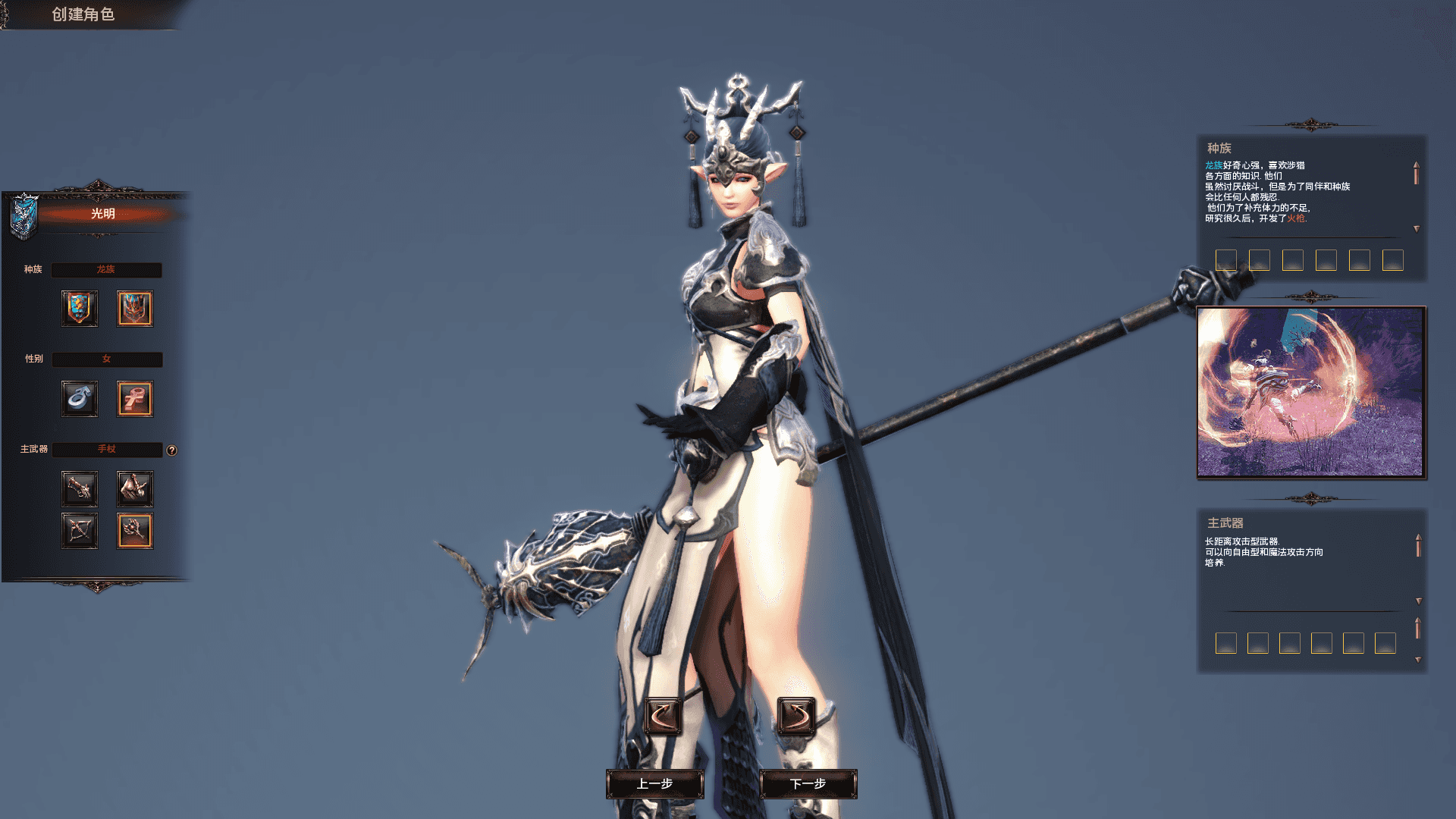Click the skill preview thumbnail image
1456x819 pixels.
coord(1312,391)
